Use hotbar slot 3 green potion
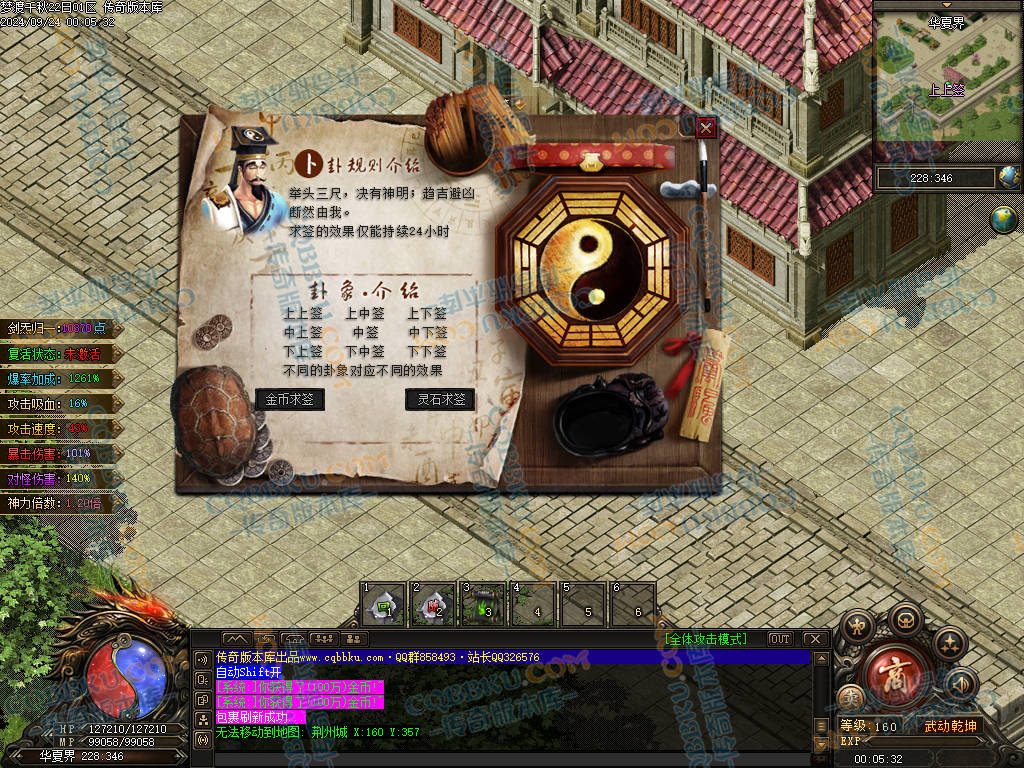Viewport: 1024px width, 768px height. pos(484,605)
